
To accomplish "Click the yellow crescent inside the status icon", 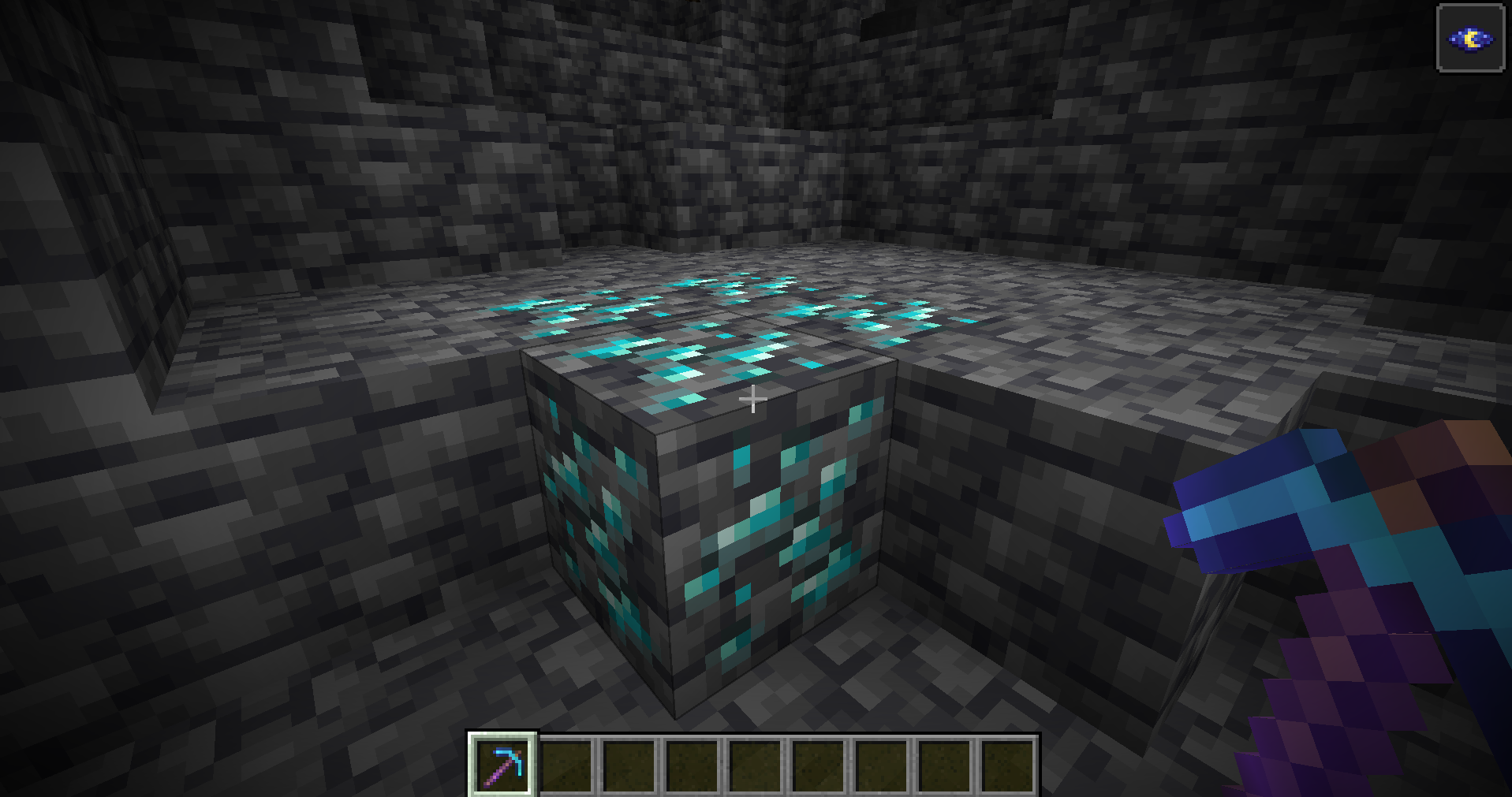I will (x=1469, y=39).
